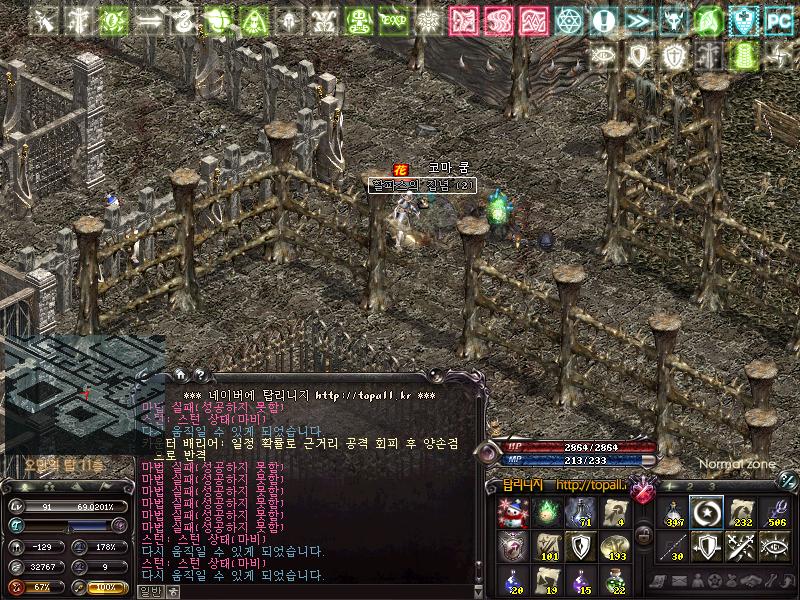Select the arrow stack showing 30
This screenshot has height=600, width=800.
click(673, 547)
